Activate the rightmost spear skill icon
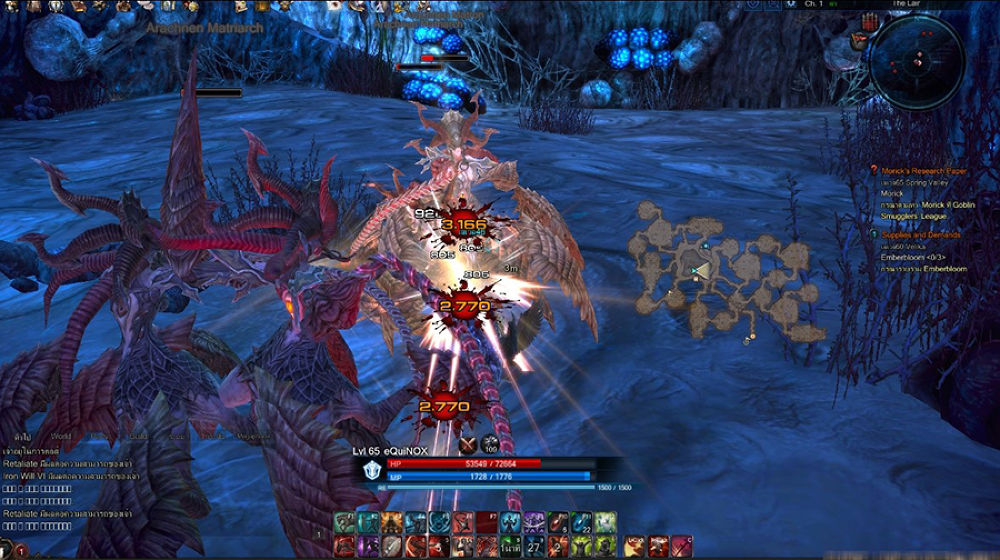Screen dimensions: 1000x560 [x=682, y=546]
